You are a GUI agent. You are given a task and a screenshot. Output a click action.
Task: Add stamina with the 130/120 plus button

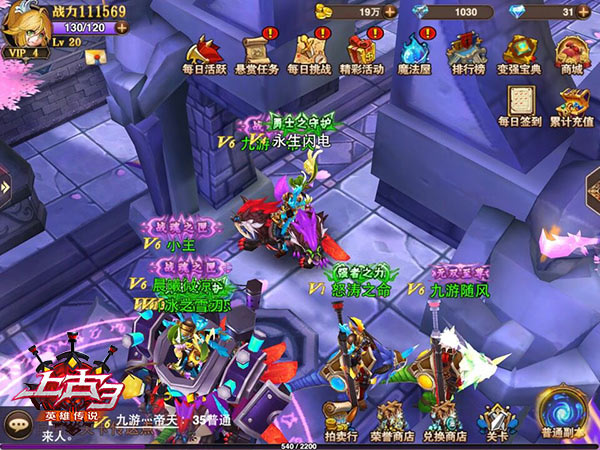coord(122,27)
